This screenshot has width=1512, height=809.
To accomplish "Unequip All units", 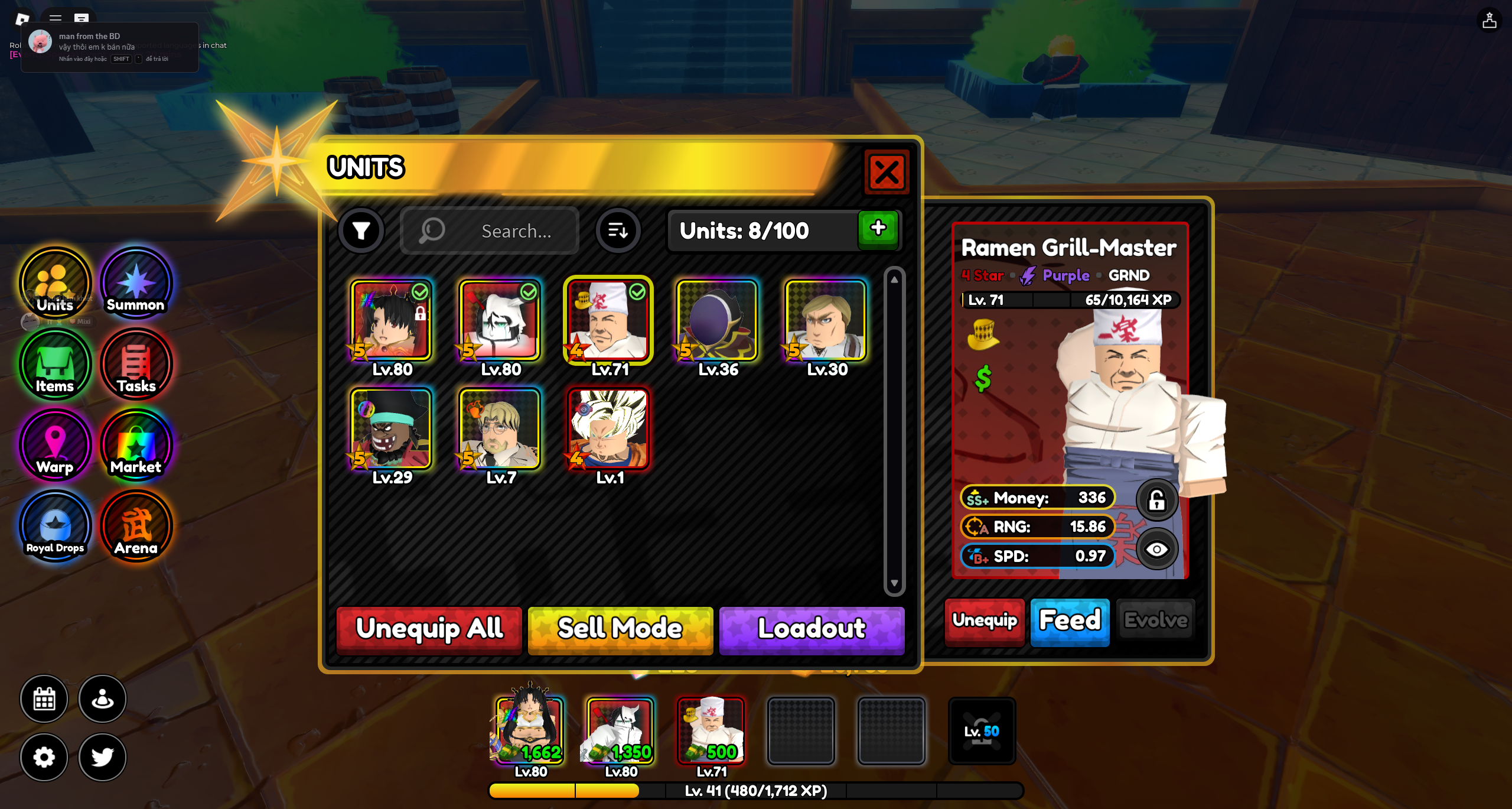I will [x=429, y=629].
